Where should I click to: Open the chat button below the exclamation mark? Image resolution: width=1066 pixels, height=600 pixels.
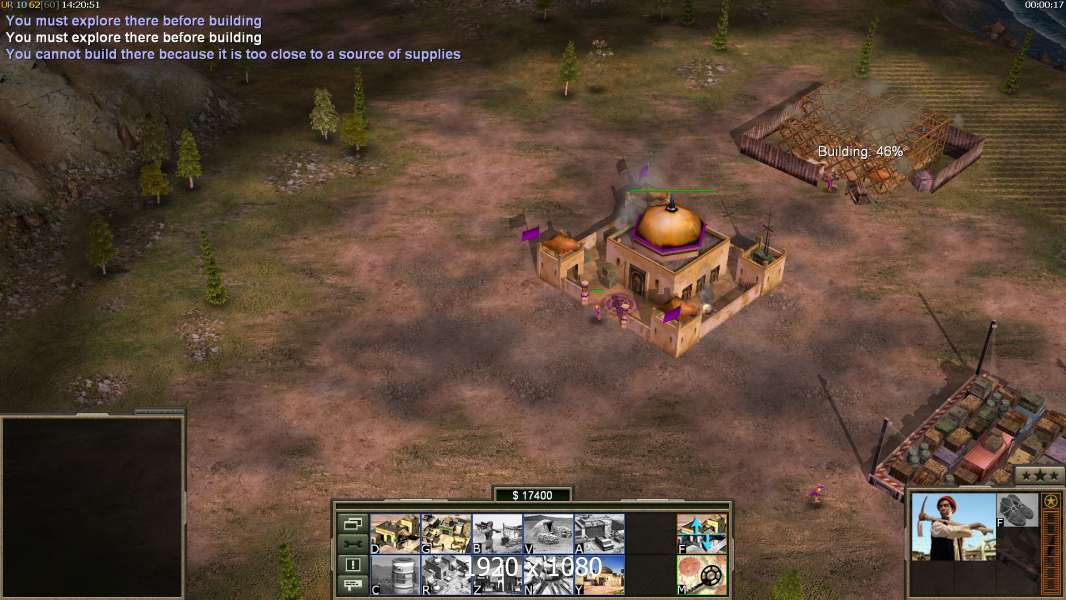coord(352,585)
